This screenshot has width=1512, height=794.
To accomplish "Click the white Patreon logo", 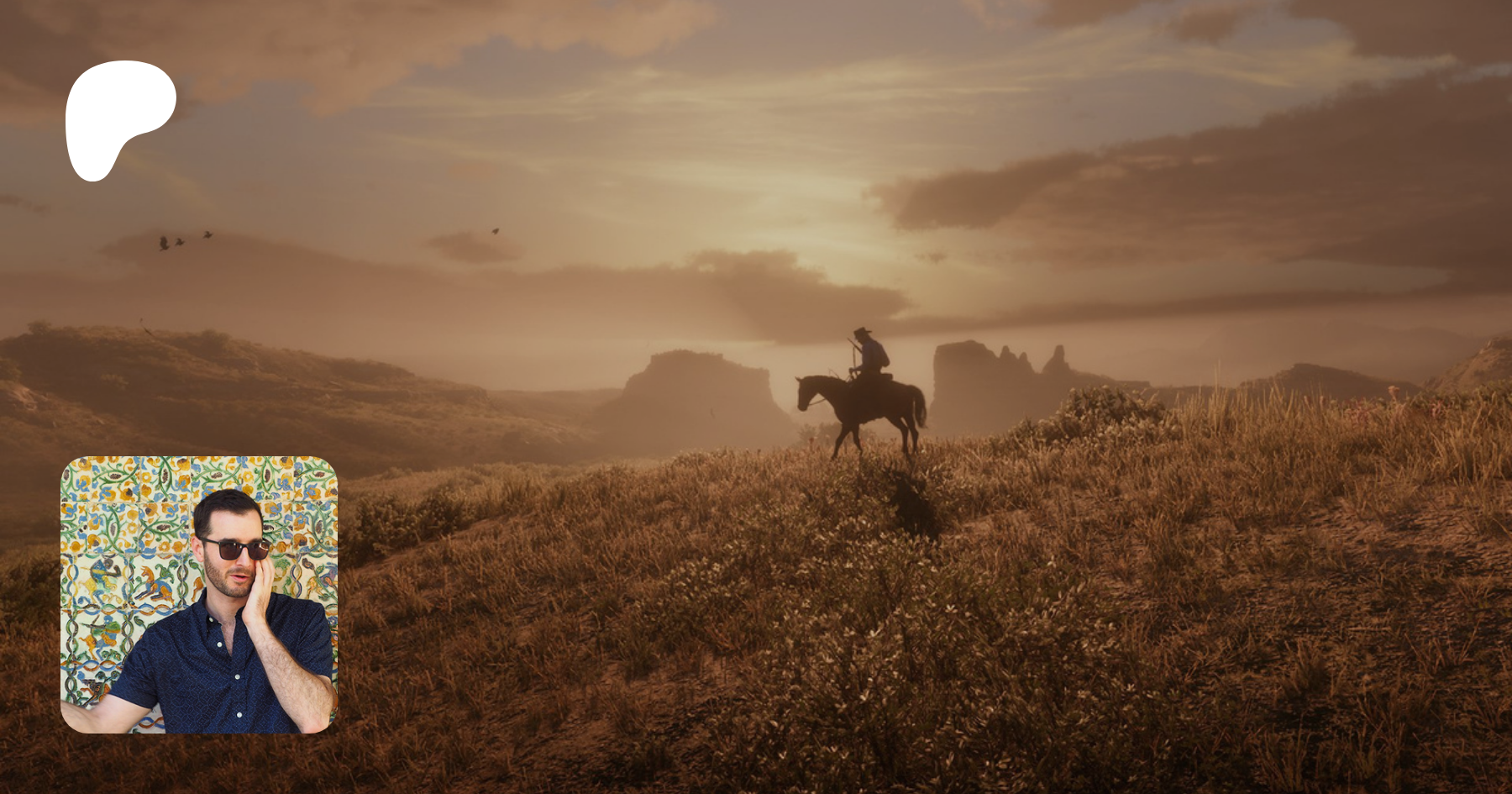I will (116, 113).
